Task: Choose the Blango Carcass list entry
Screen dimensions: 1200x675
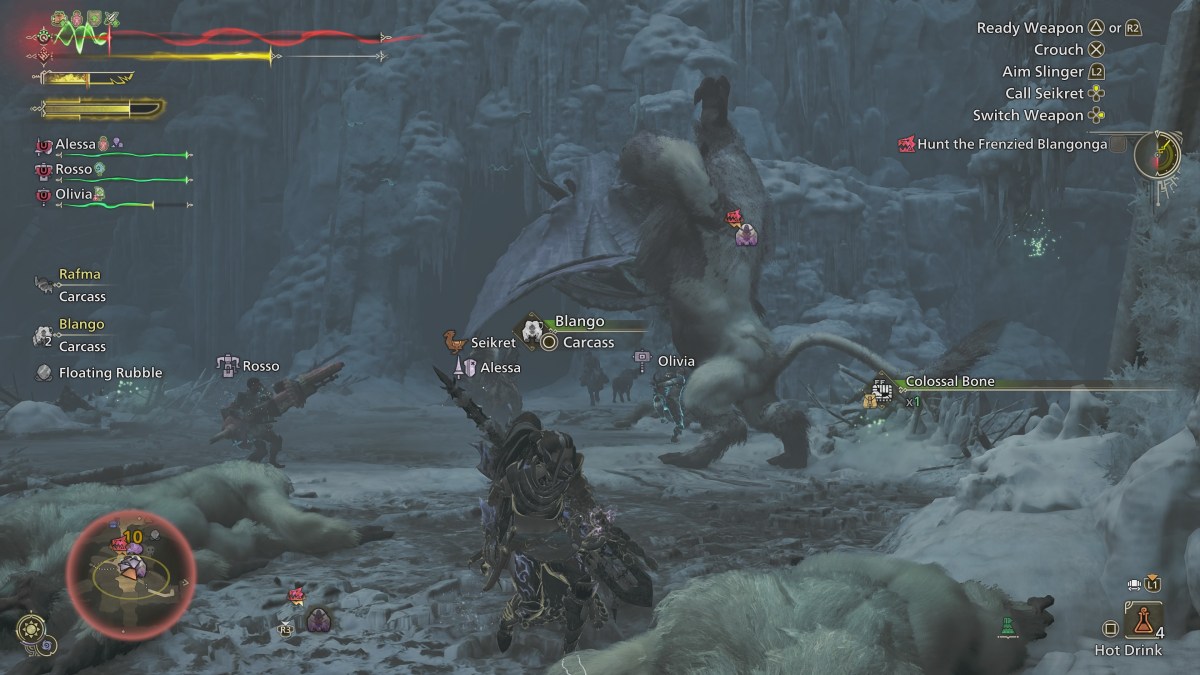Action: (x=80, y=336)
